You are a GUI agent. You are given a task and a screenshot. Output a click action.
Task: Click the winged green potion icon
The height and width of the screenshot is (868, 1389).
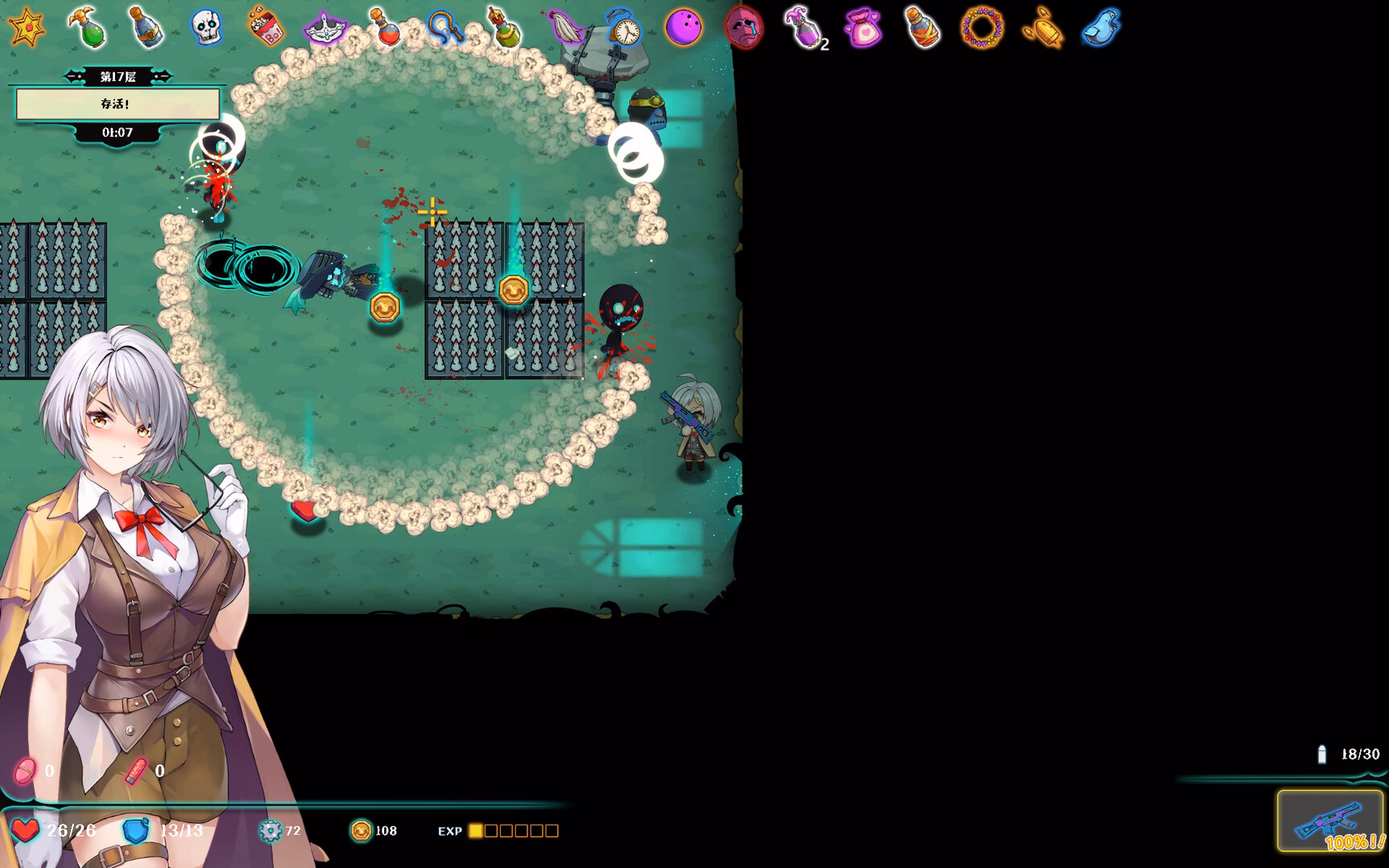pos(87,27)
